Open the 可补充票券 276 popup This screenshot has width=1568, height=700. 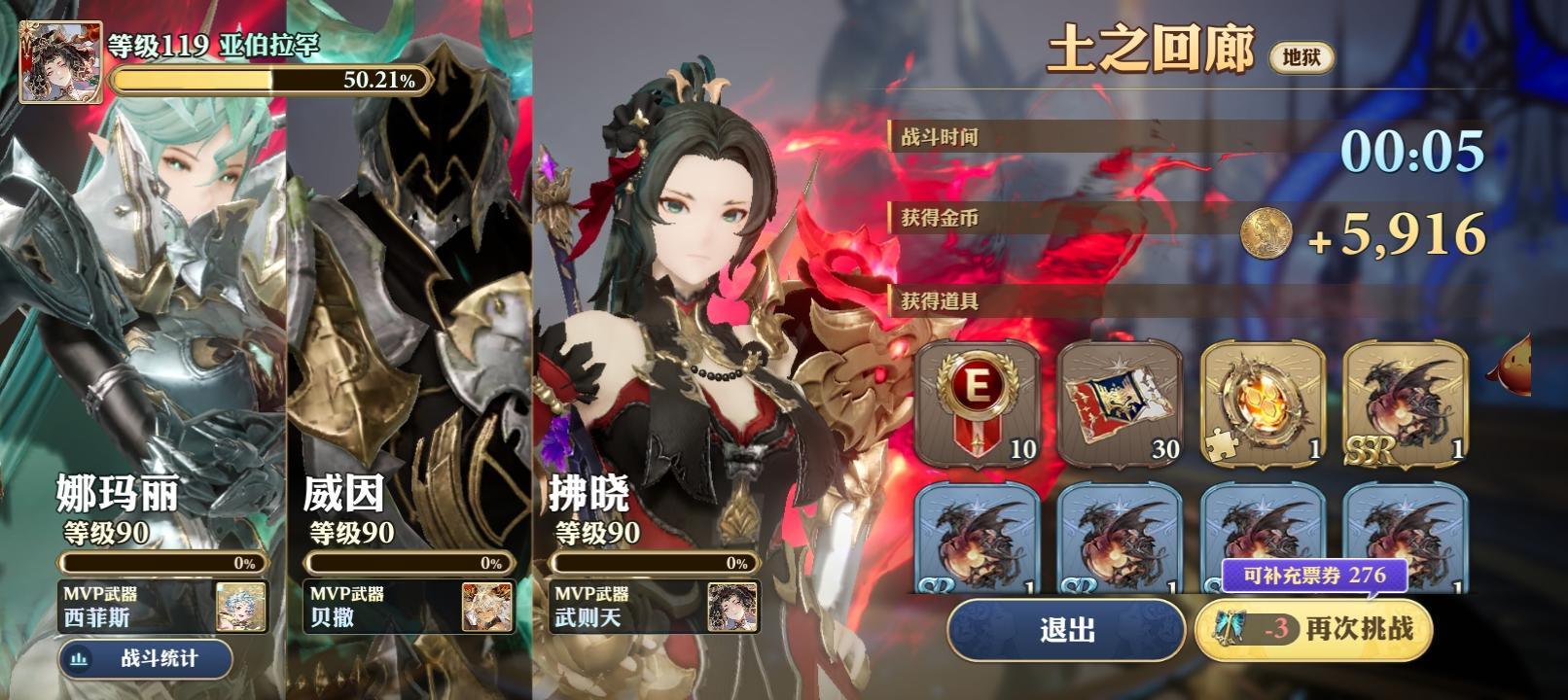1316,576
